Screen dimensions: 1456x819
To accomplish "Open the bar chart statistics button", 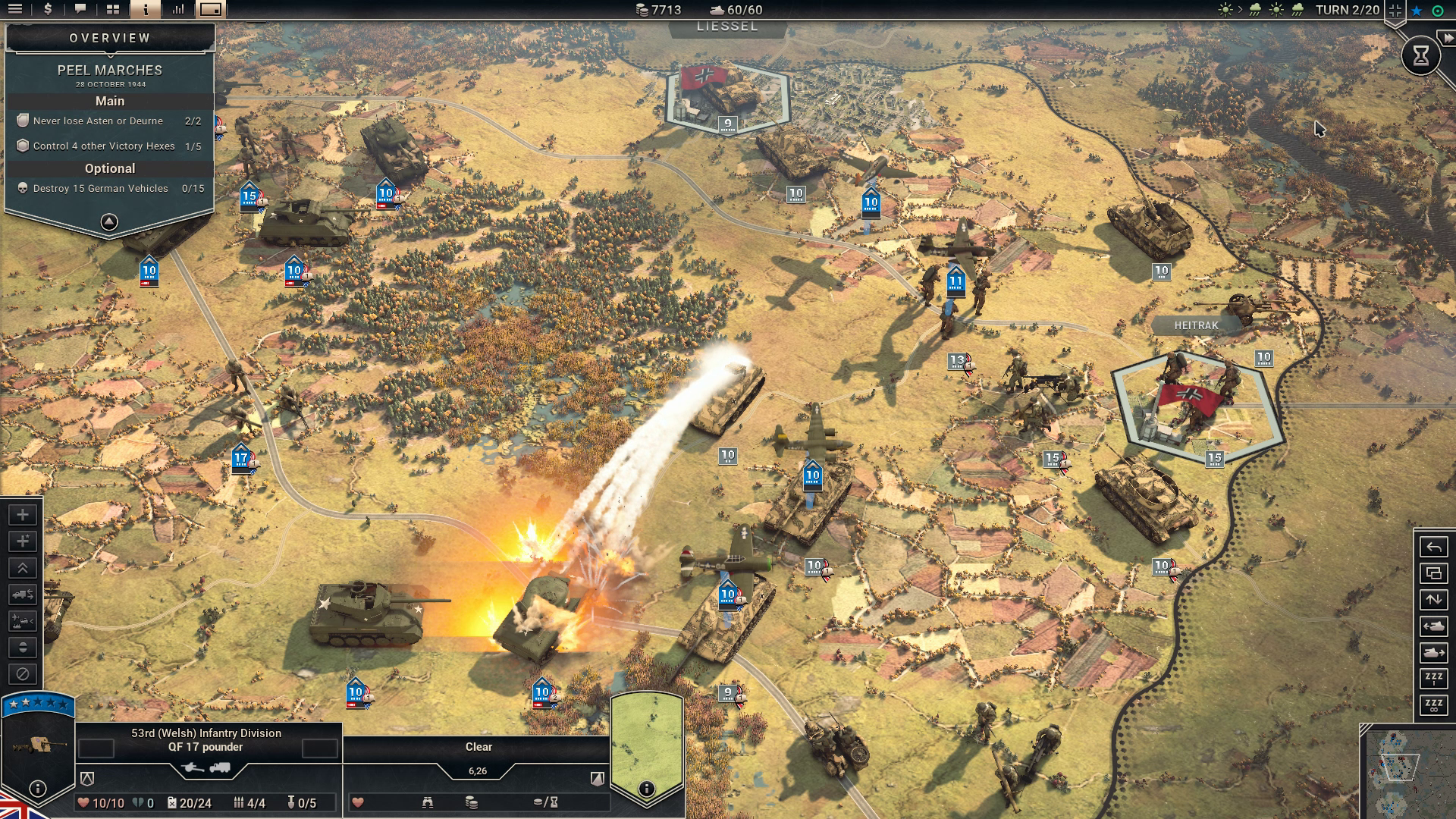I will point(178,9).
